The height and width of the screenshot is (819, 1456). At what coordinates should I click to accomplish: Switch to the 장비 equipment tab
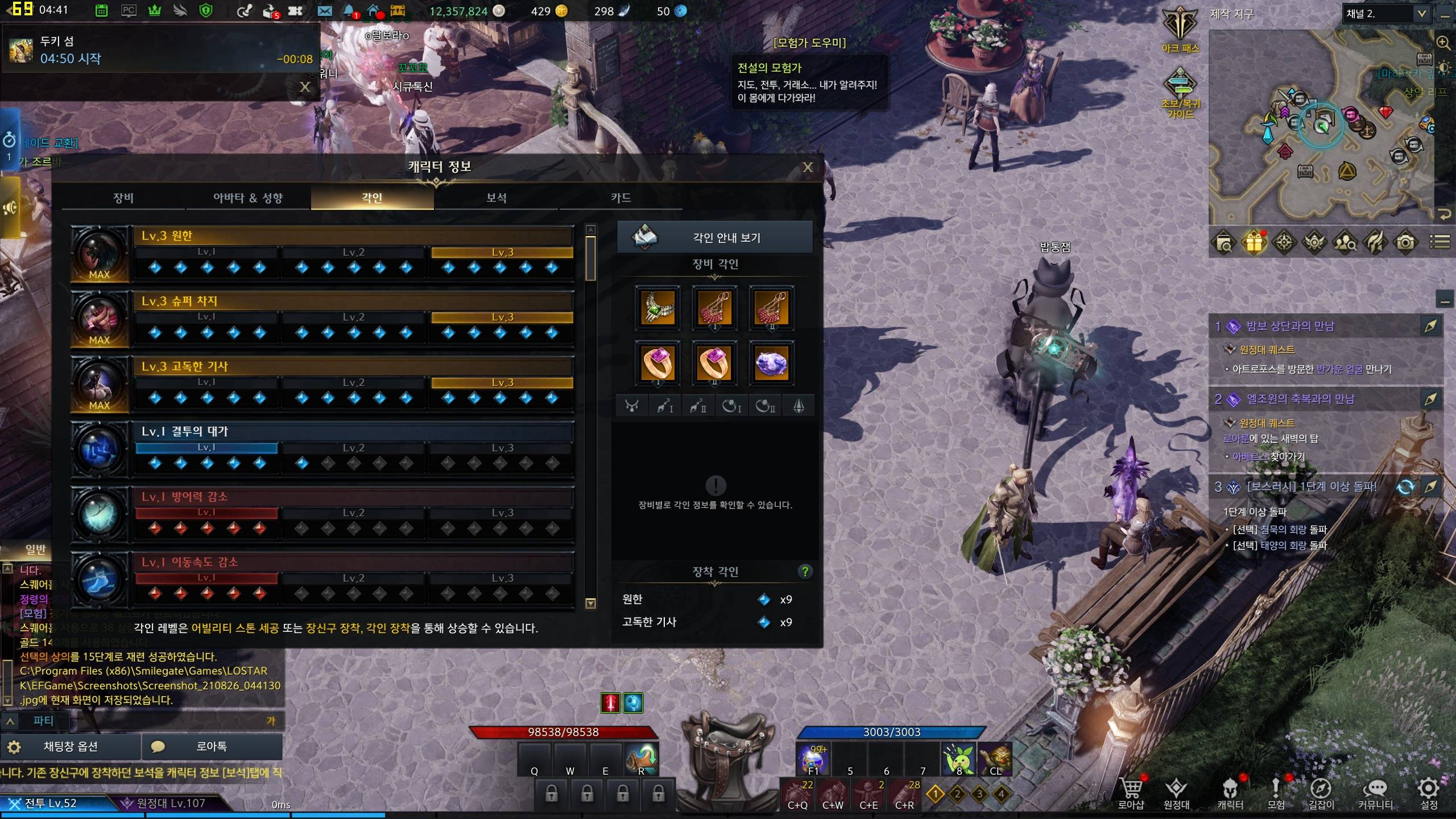[123, 198]
